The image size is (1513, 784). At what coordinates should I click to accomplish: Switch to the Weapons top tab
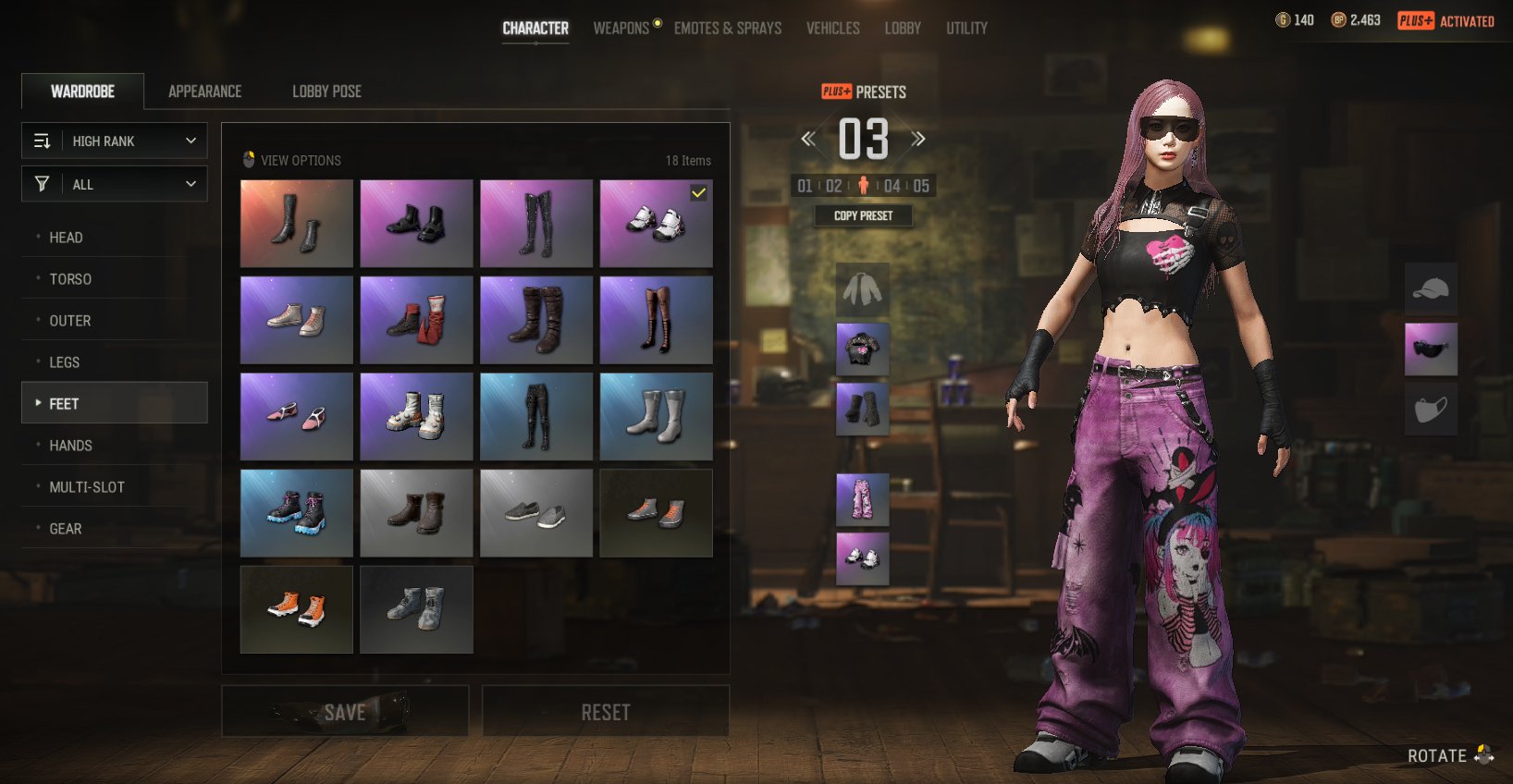(x=621, y=29)
